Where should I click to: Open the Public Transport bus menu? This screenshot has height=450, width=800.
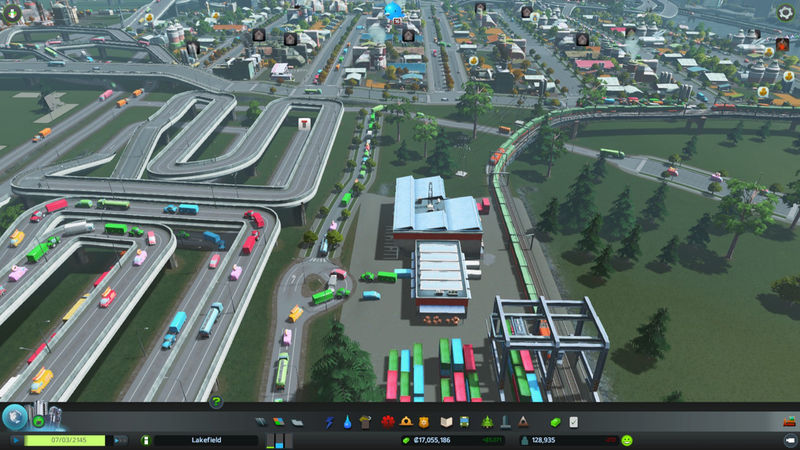point(465,421)
